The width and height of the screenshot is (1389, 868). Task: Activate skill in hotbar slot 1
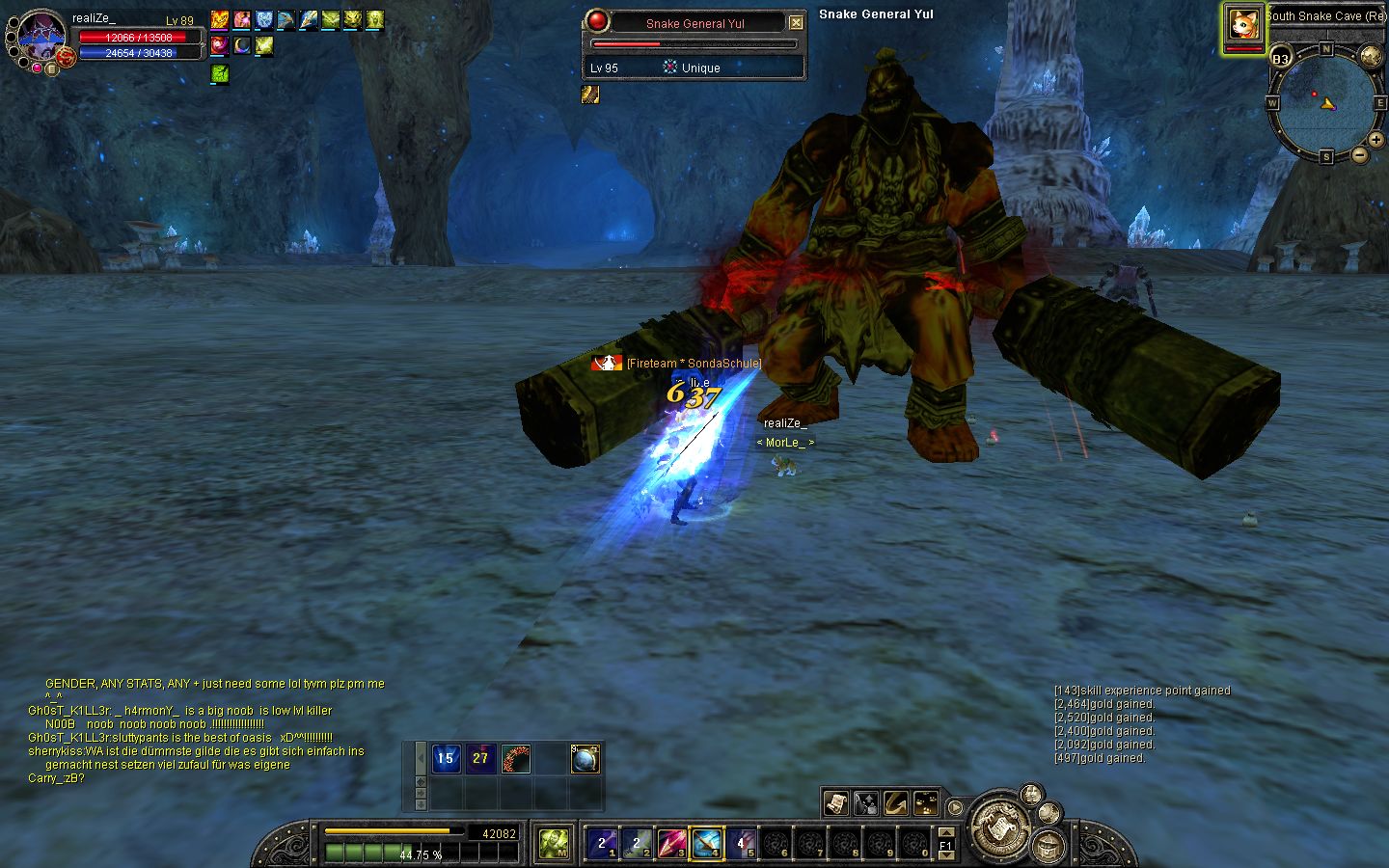[x=602, y=844]
